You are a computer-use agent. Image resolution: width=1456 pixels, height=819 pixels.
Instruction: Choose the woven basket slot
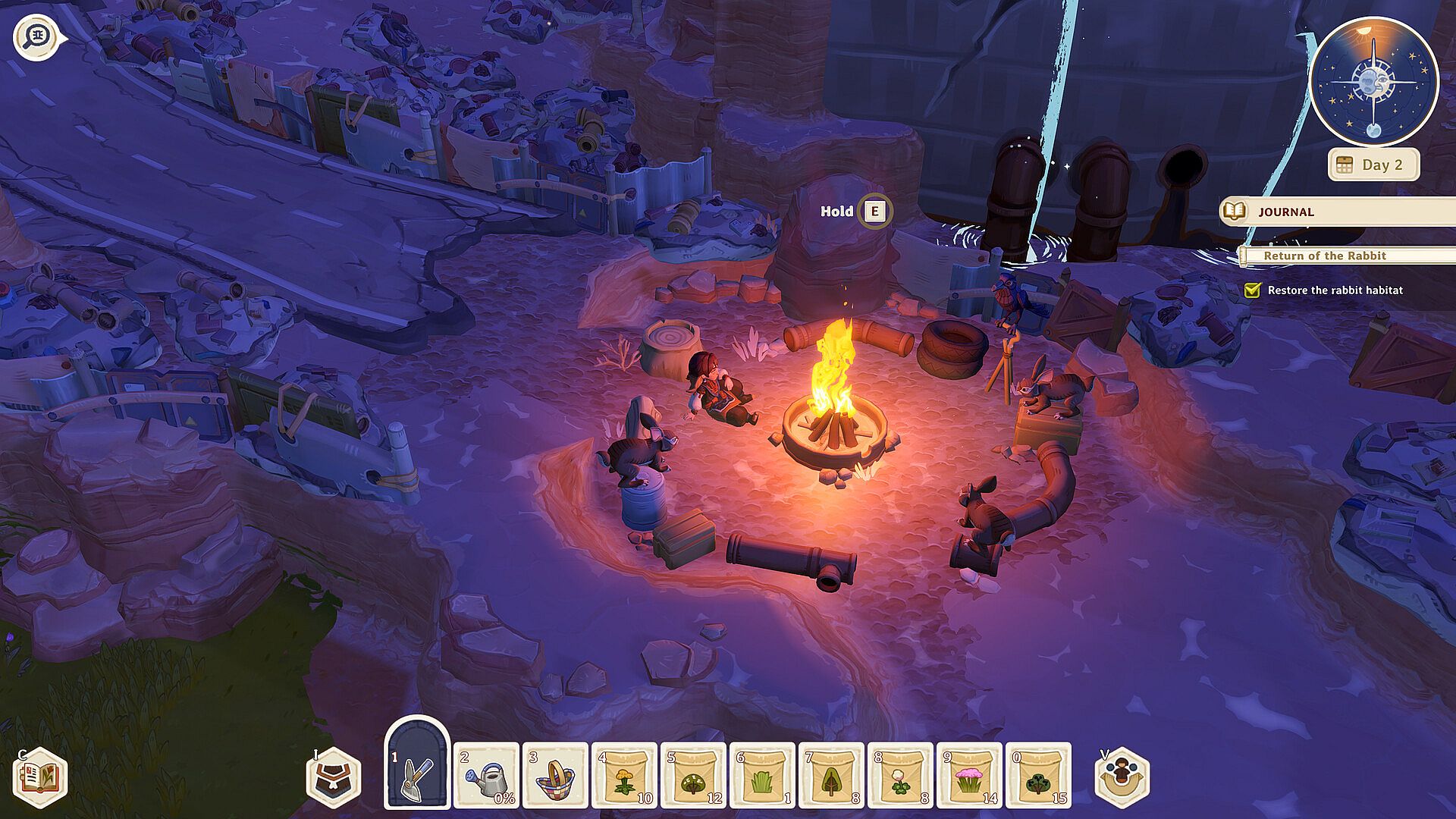pos(555,776)
